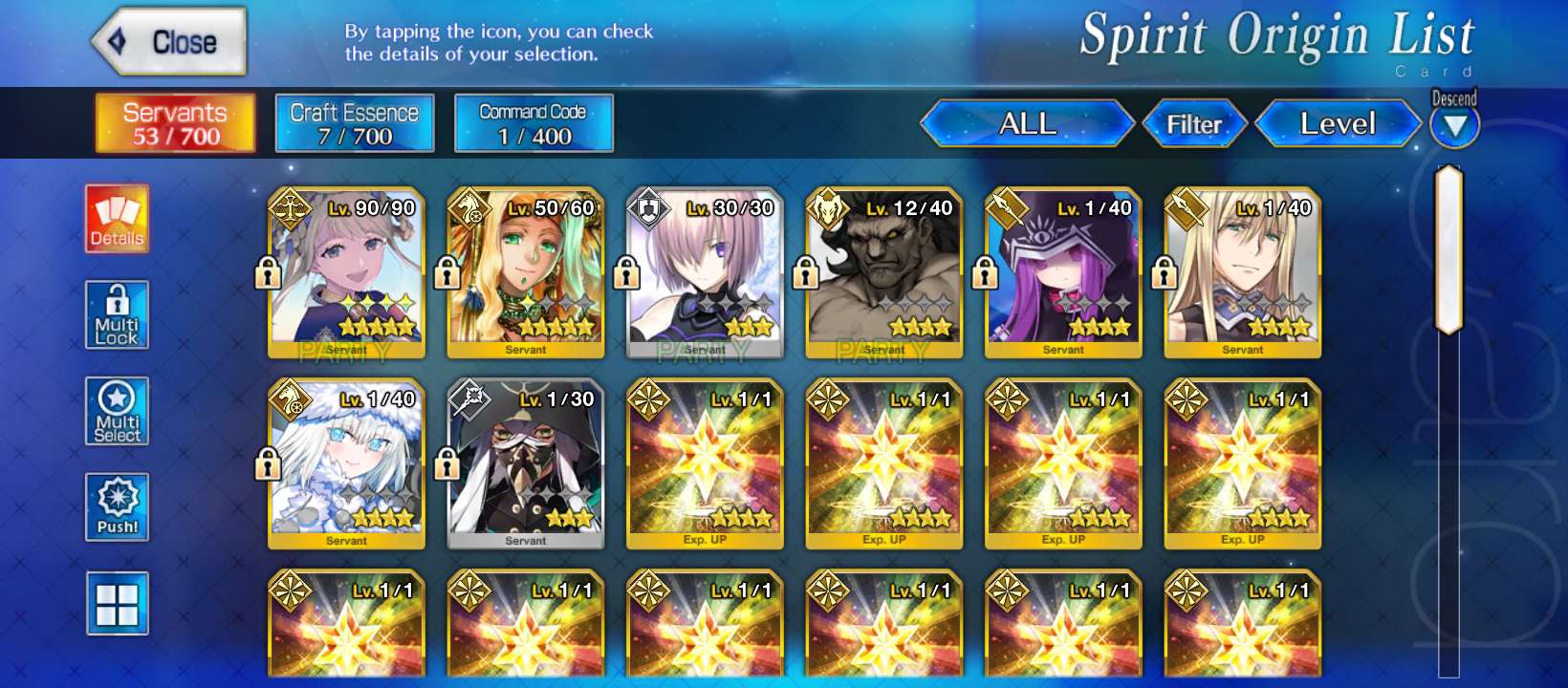Switch to the Servants tab

175,123
